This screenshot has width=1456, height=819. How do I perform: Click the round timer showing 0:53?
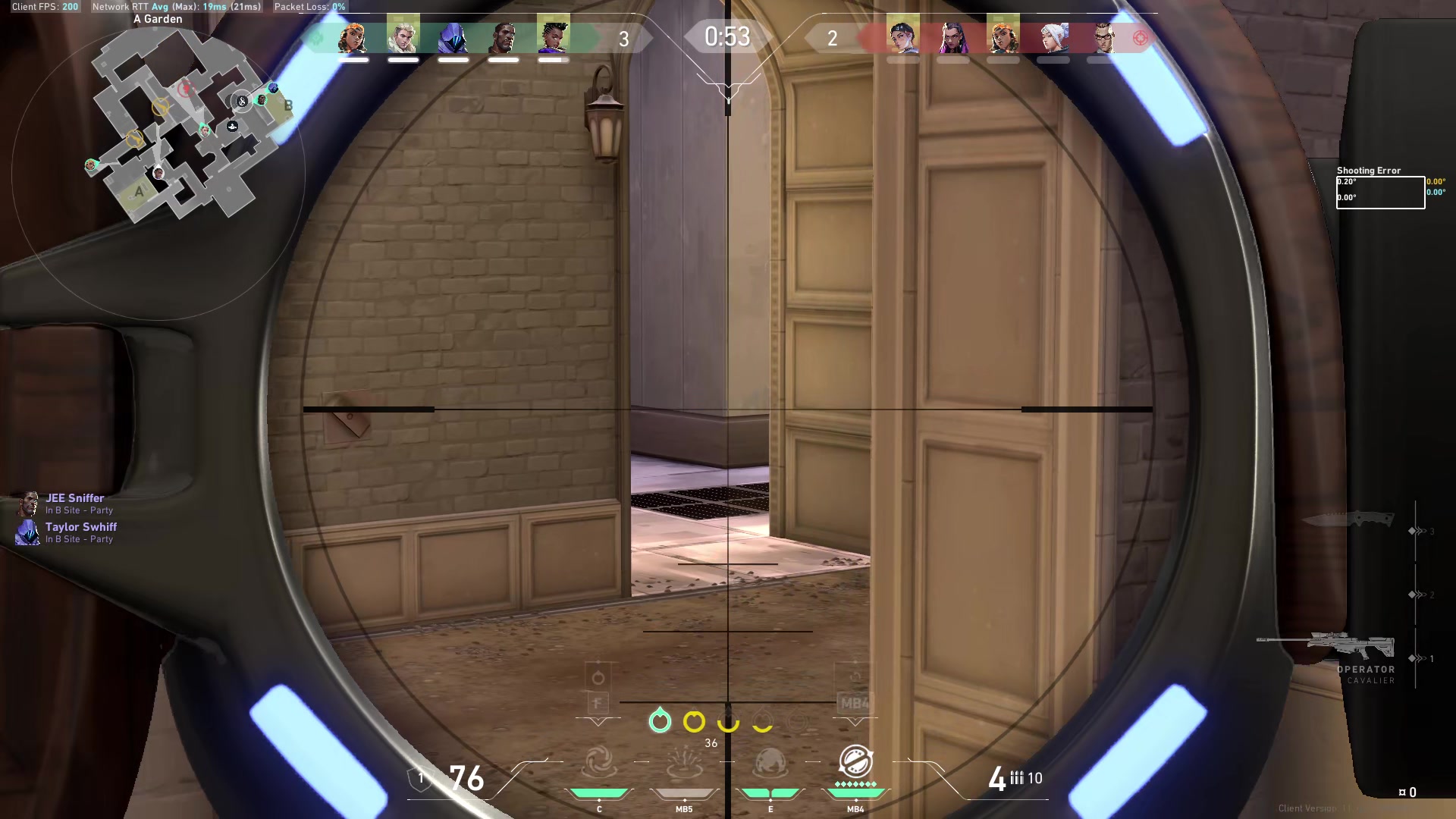click(x=726, y=36)
